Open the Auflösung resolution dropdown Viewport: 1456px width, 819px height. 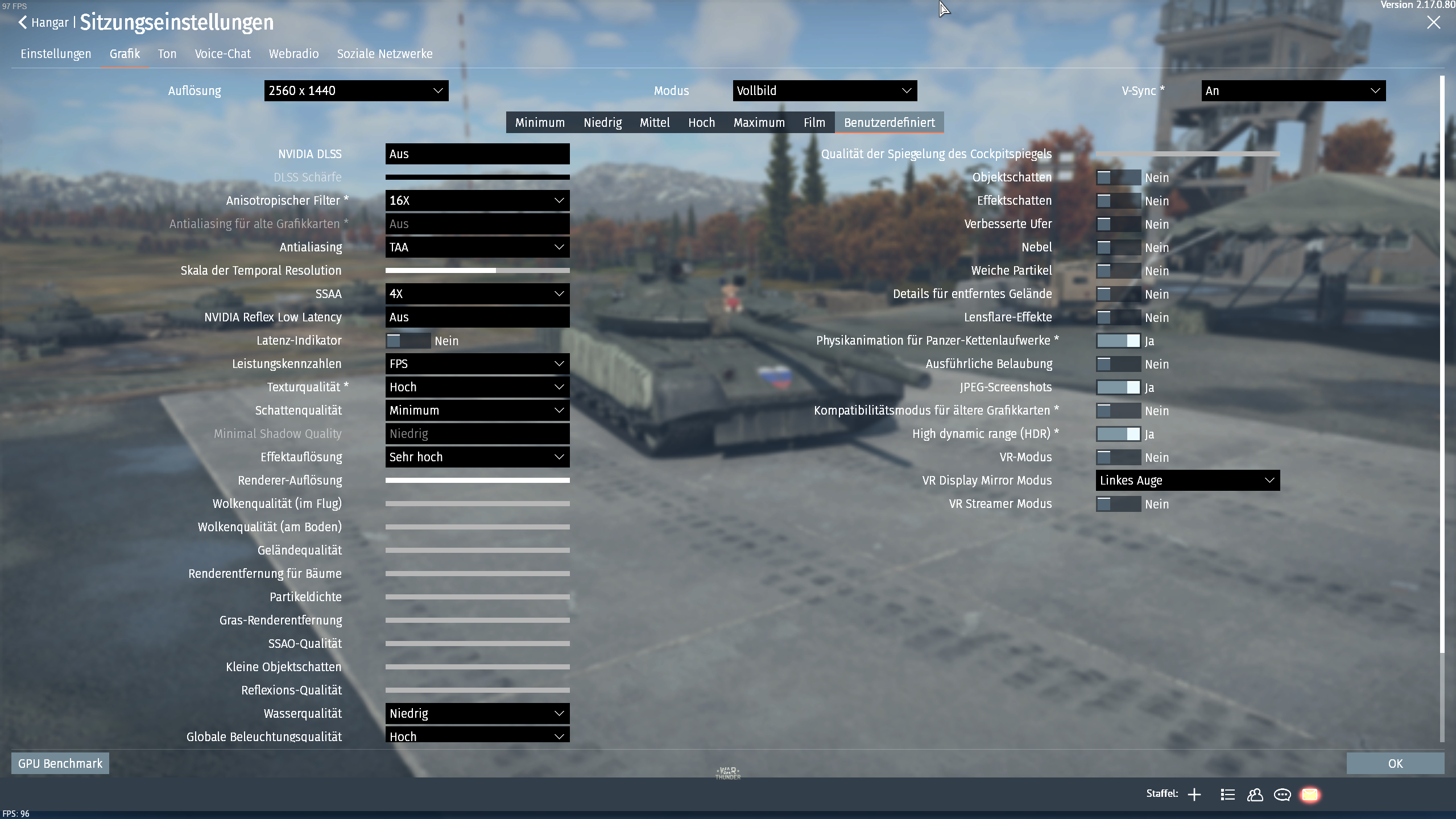356,90
